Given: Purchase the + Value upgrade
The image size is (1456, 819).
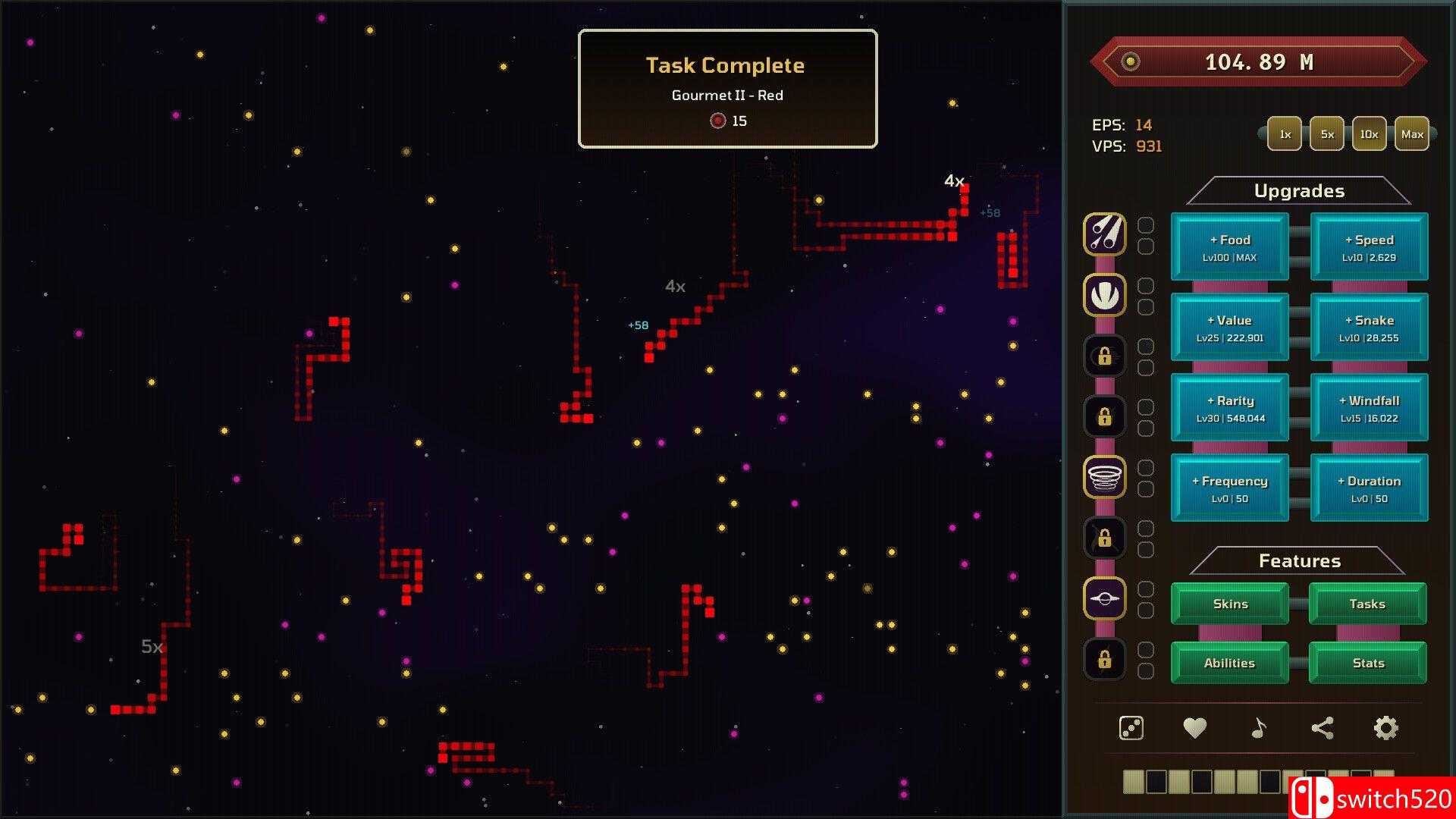Looking at the screenshot, I should pos(1229,328).
